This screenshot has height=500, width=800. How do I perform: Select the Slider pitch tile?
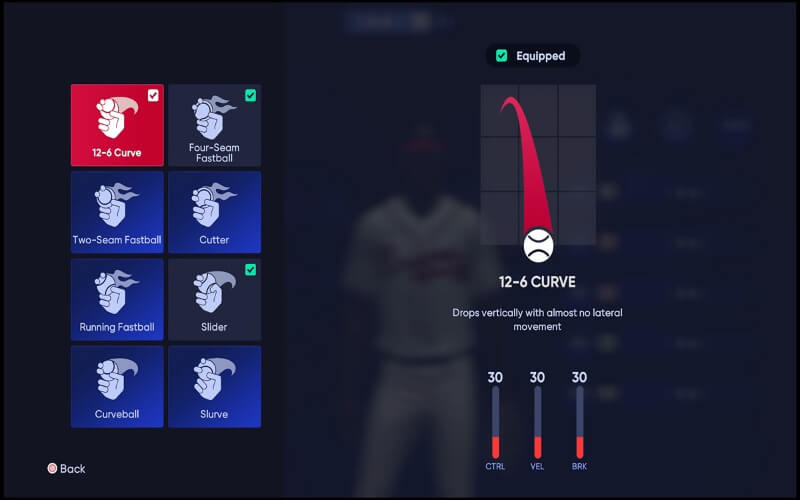point(214,299)
